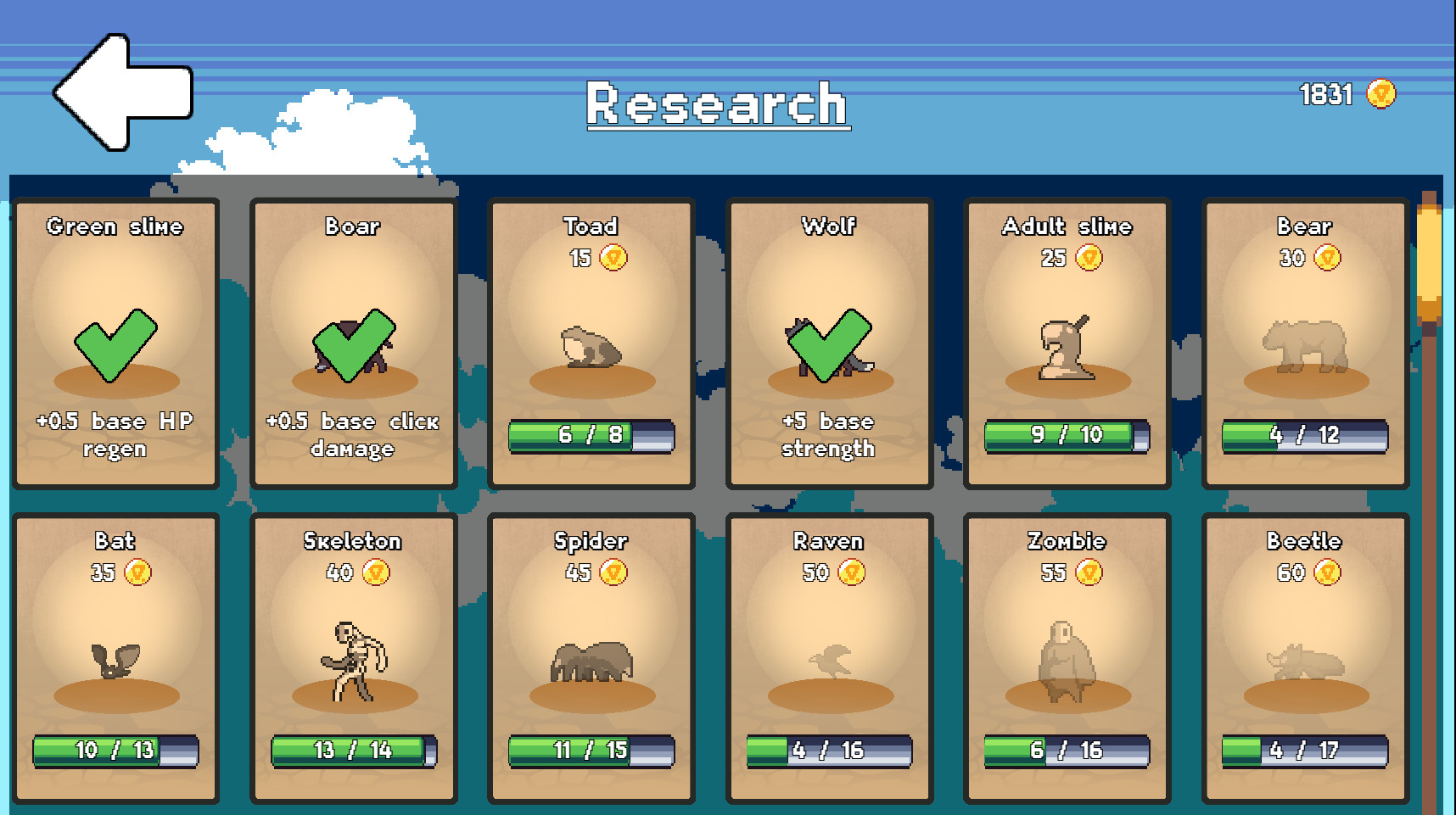Image resolution: width=1456 pixels, height=815 pixels.
Task: Click the Research page title
Action: (x=717, y=103)
